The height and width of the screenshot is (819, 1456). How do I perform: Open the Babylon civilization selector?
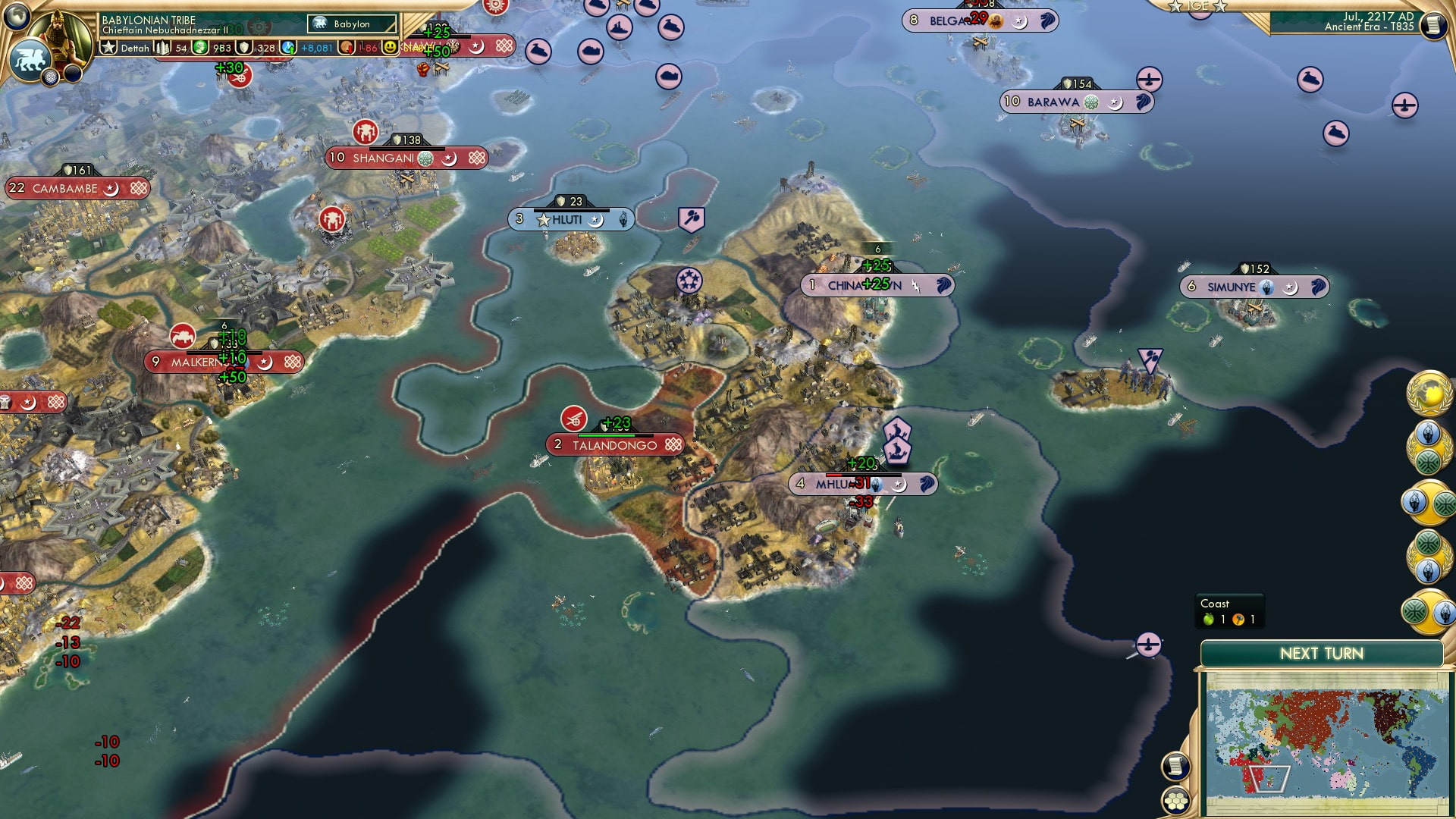[x=351, y=24]
